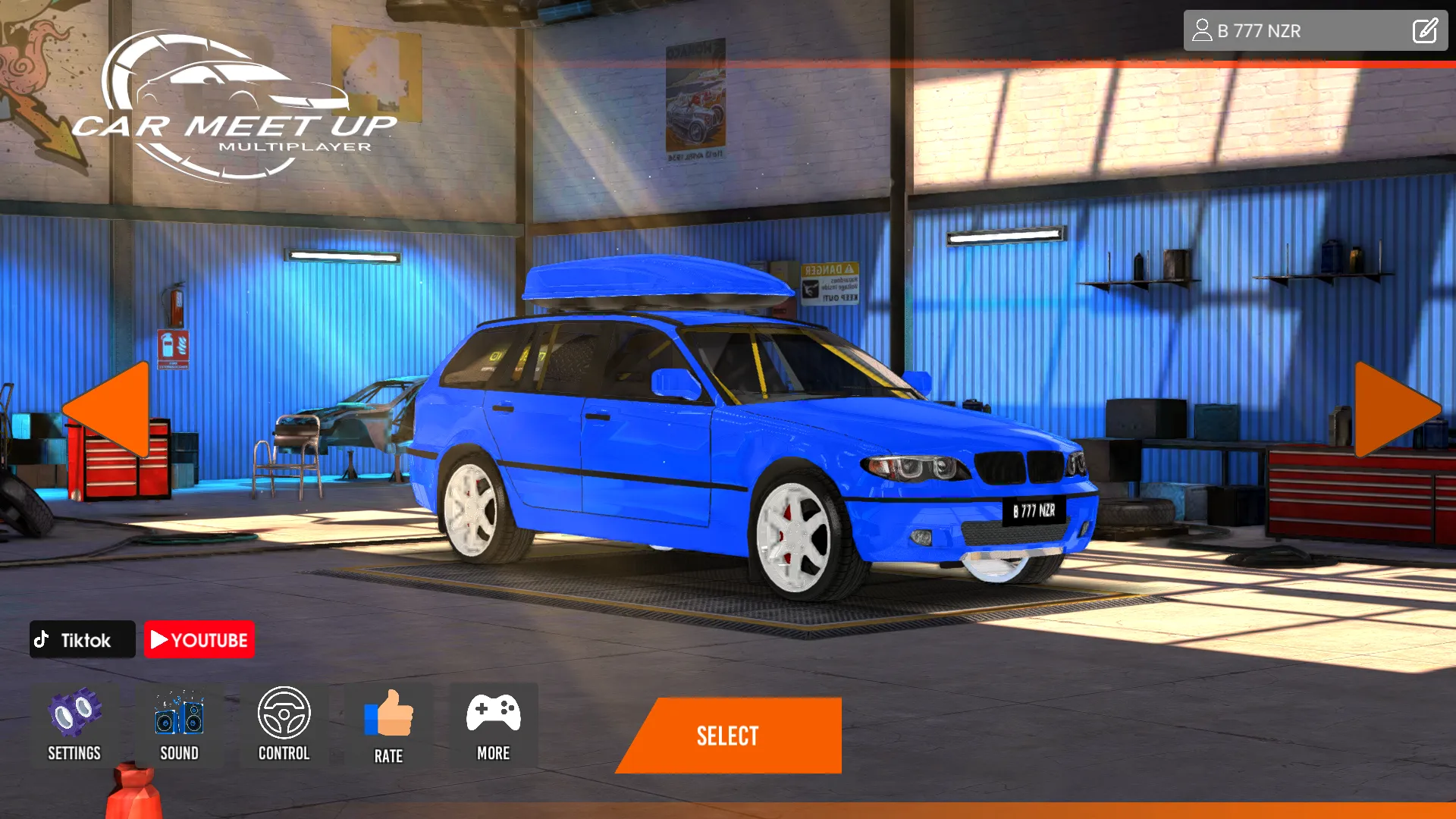Click the player profile person icon

coord(1202,30)
